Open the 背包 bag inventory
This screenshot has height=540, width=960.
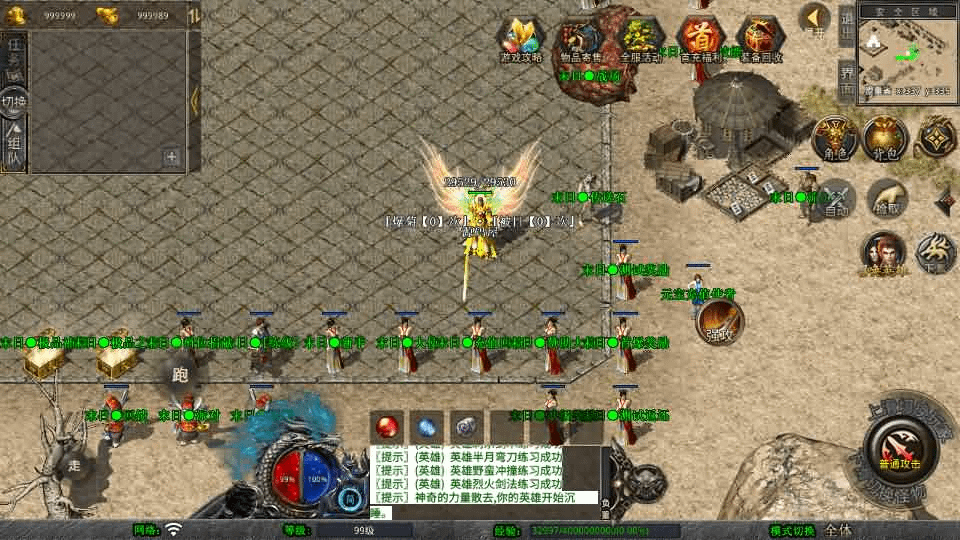point(884,137)
